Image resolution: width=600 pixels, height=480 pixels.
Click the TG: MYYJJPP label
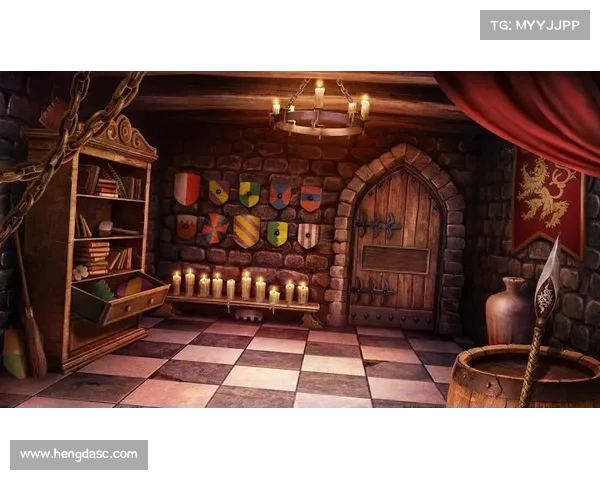[x=535, y=24]
